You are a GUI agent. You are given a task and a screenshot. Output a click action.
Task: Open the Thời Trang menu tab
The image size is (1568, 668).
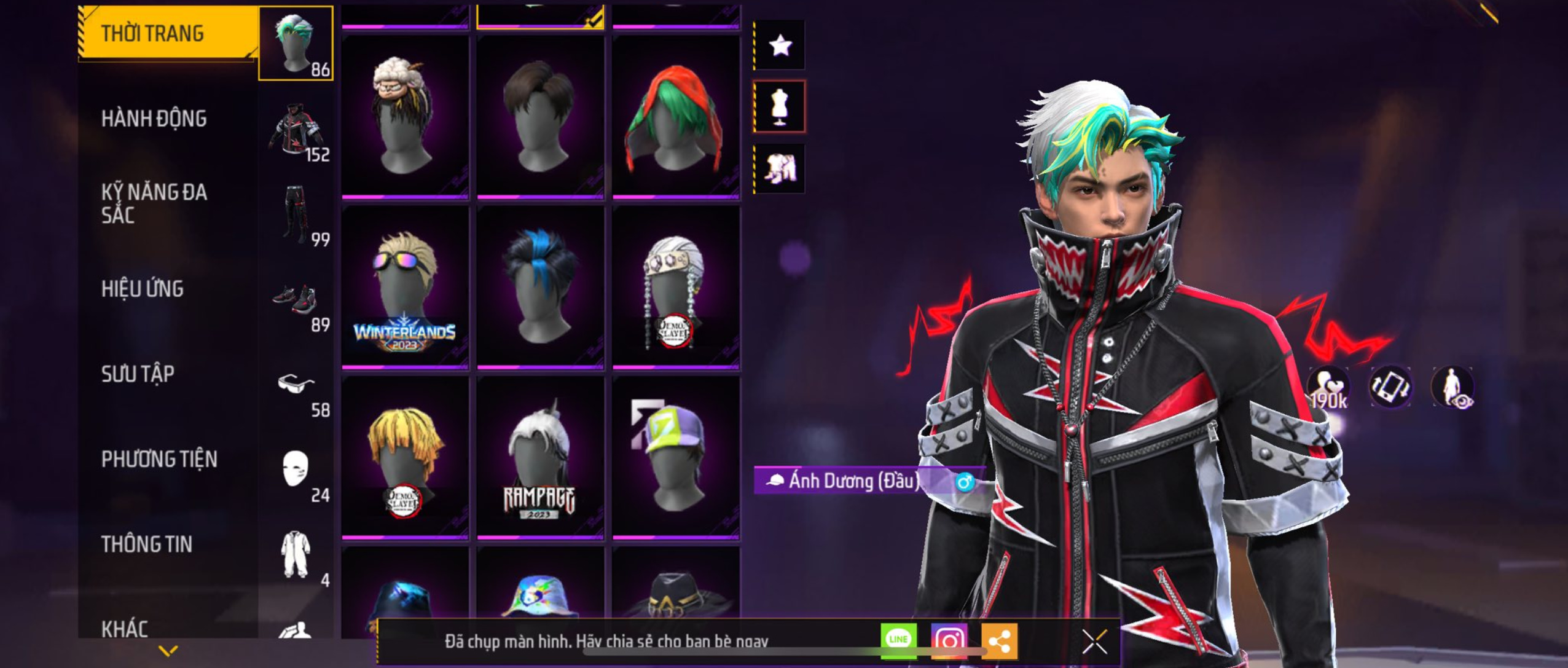click(x=154, y=33)
